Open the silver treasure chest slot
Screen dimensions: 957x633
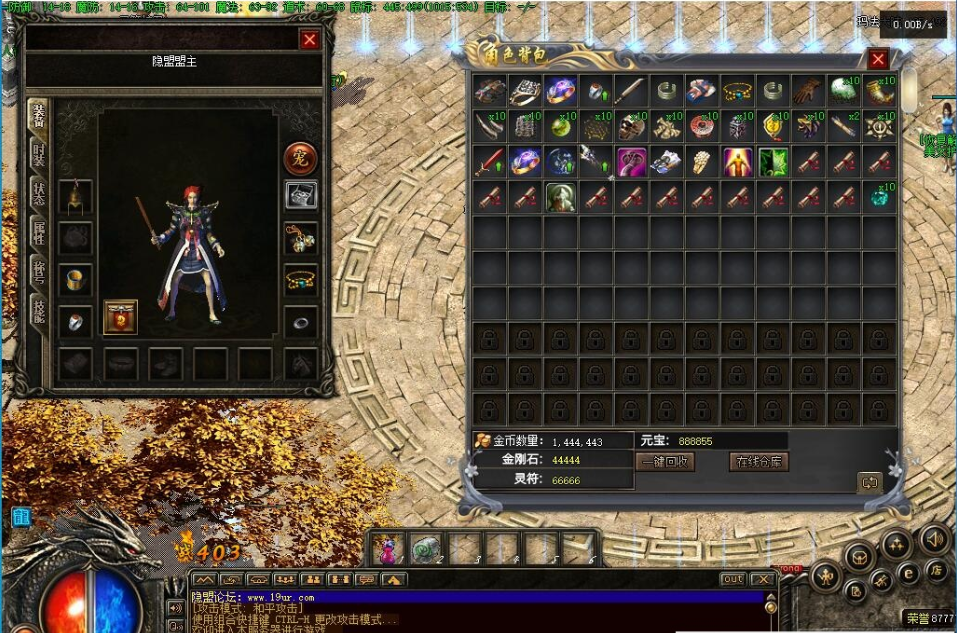pos(300,195)
